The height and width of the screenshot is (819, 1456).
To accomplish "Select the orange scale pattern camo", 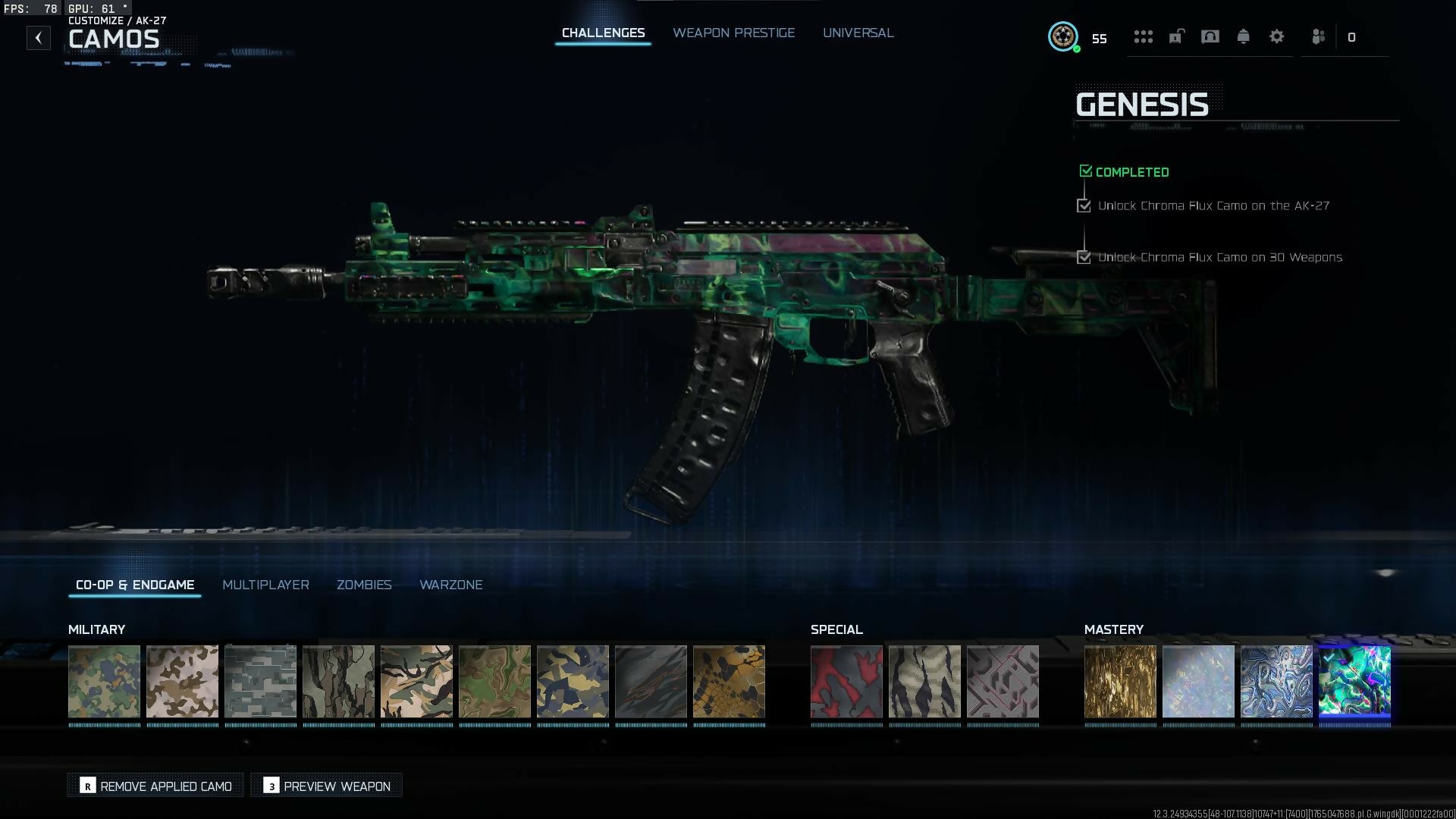I will point(729,681).
